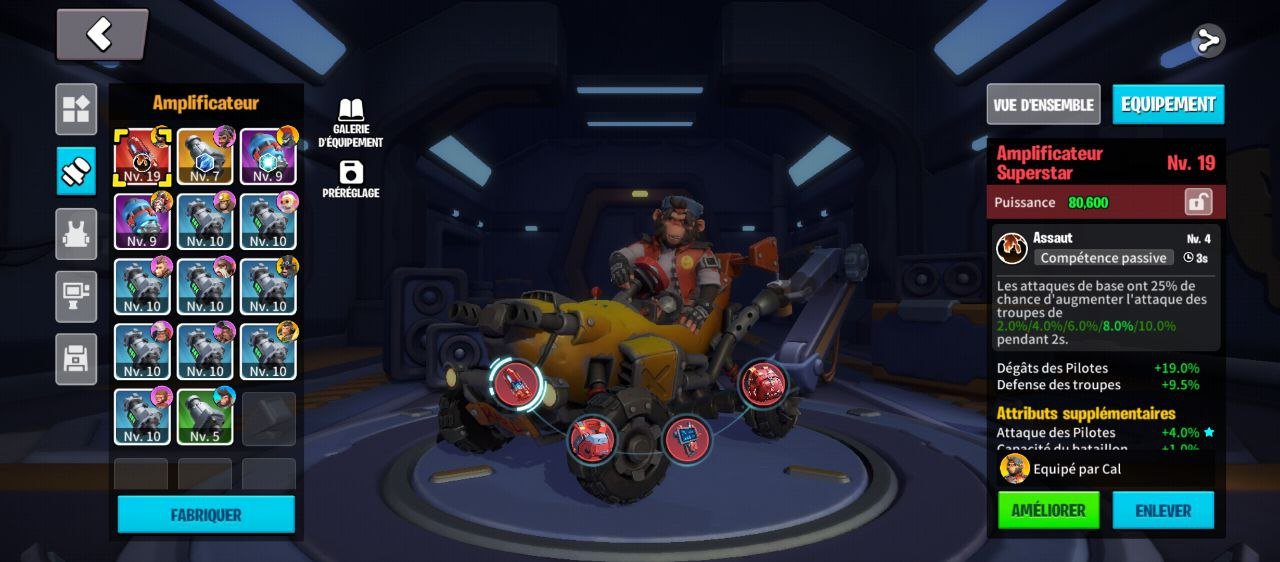Image resolution: width=1280 pixels, height=562 pixels.
Task: Select the red Nv. 19 amplifier
Action: (142, 157)
